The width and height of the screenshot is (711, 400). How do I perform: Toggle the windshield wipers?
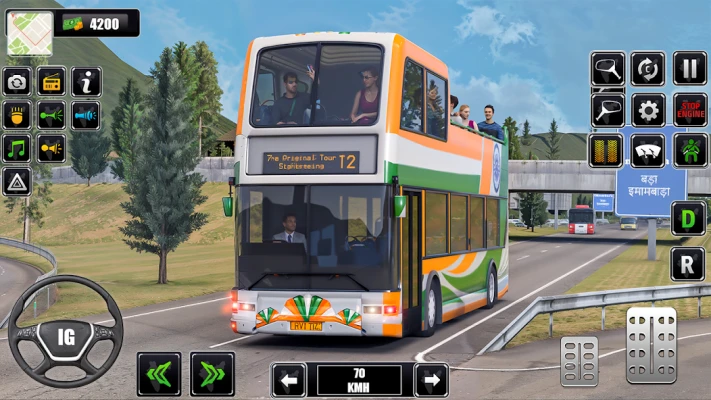[x=648, y=150]
